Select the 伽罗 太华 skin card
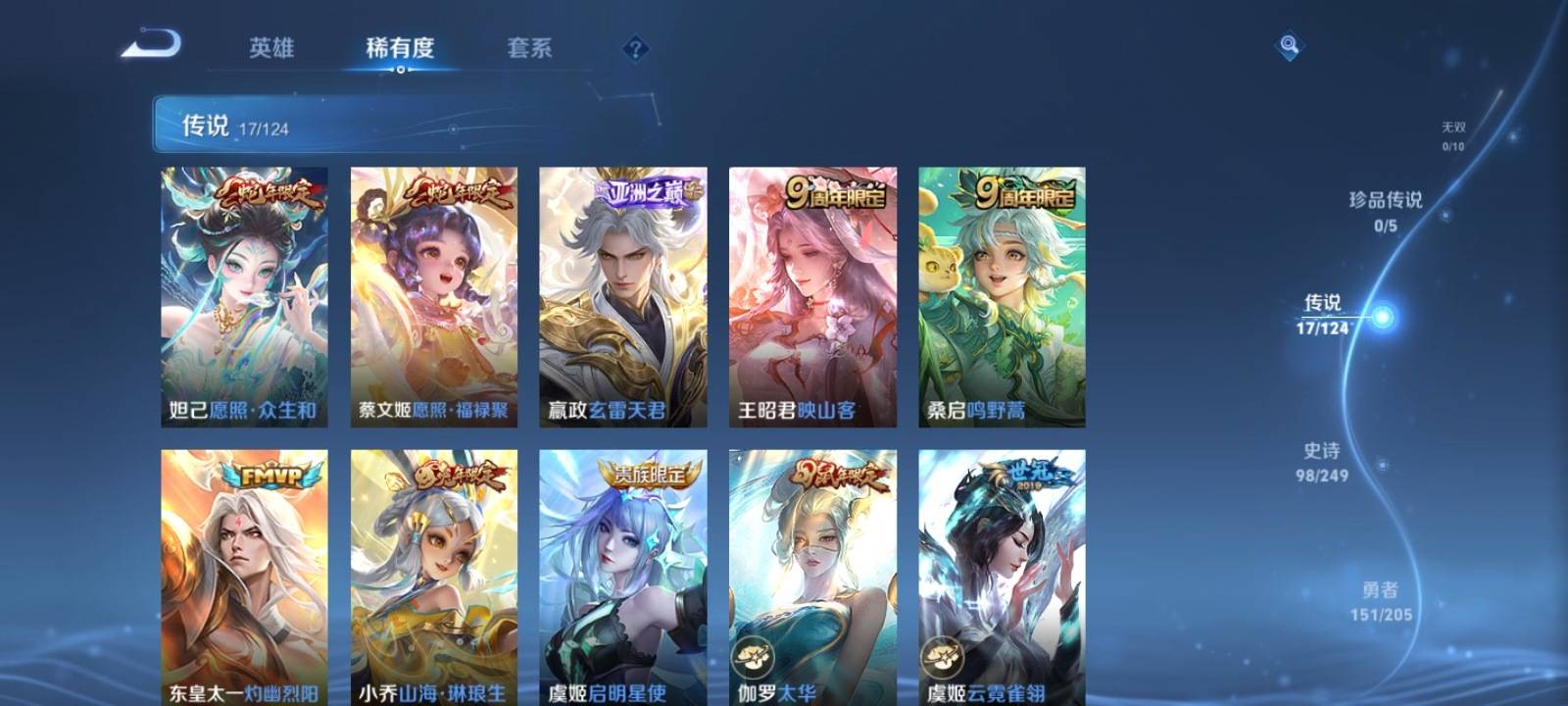The height and width of the screenshot is (706, 1568). [812, 577]
